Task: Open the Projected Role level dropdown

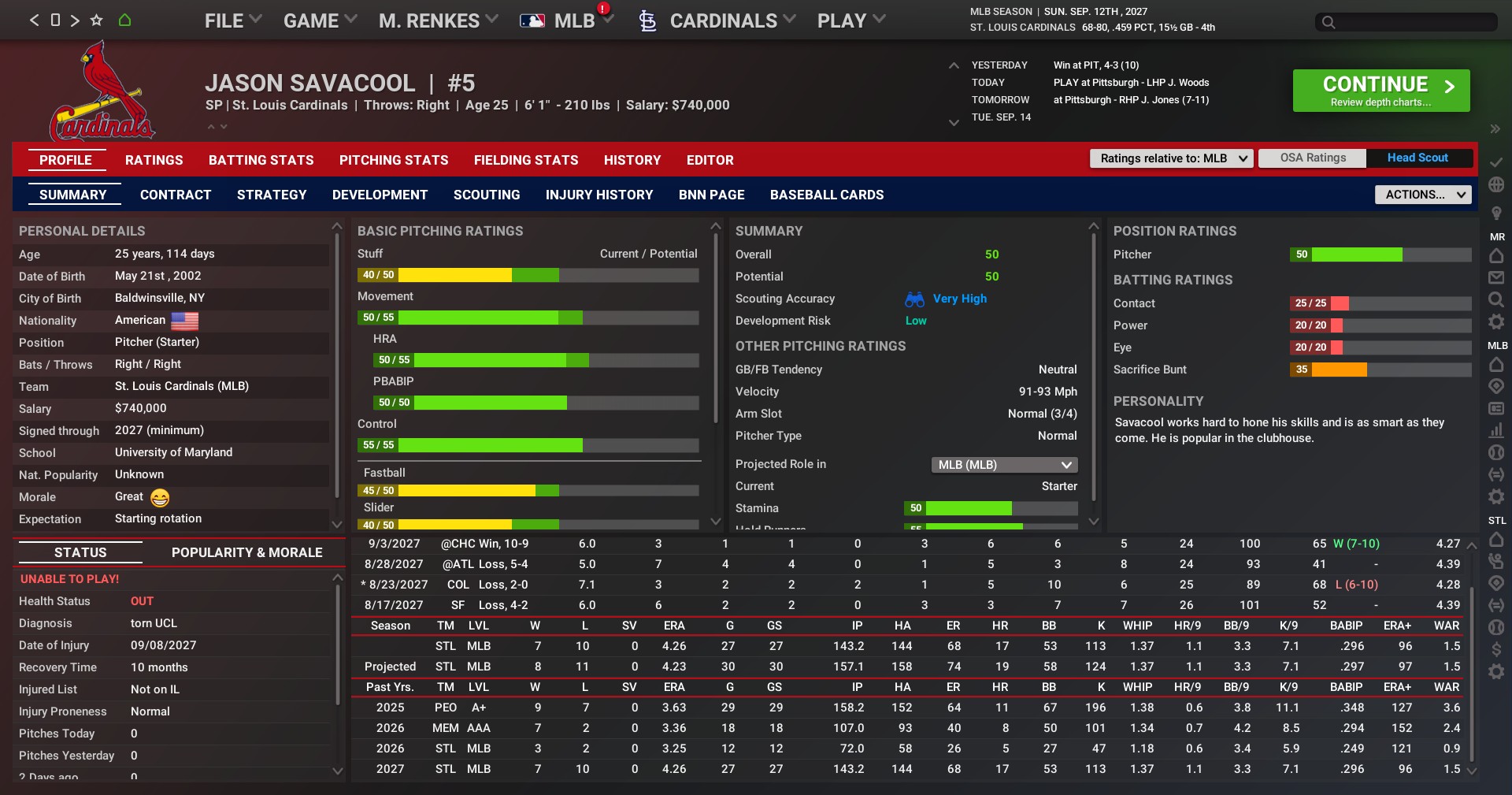Action: coord(1004,465)
